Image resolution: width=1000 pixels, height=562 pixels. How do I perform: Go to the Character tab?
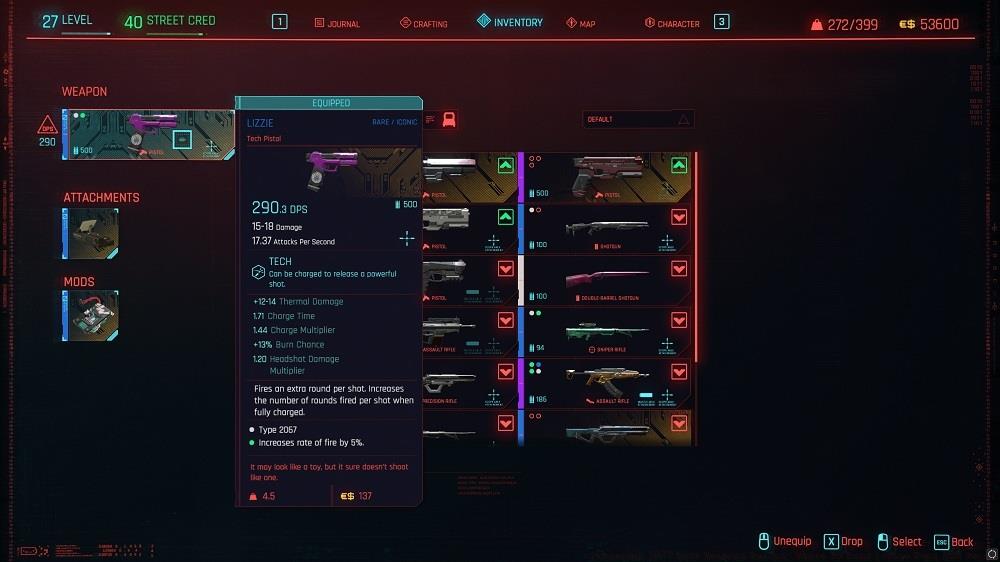tap(672, 23)
